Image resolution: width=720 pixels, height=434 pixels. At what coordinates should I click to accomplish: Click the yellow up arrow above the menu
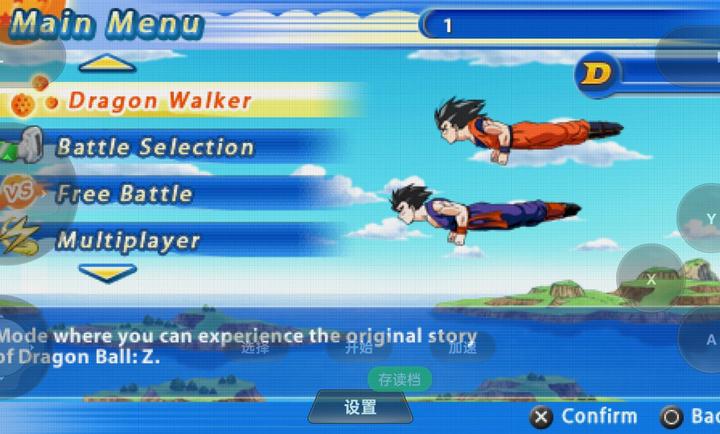[x=107, y=65]
